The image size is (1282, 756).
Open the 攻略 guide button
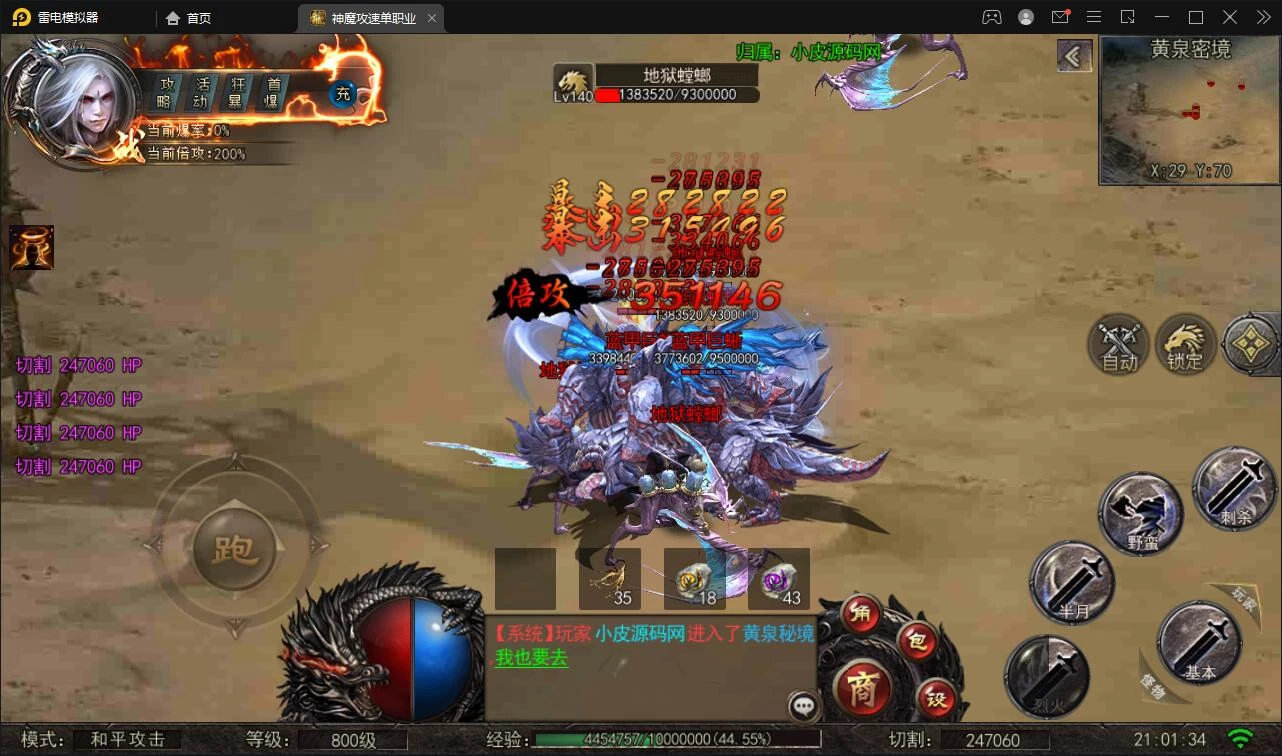click(x=165, y=93)
